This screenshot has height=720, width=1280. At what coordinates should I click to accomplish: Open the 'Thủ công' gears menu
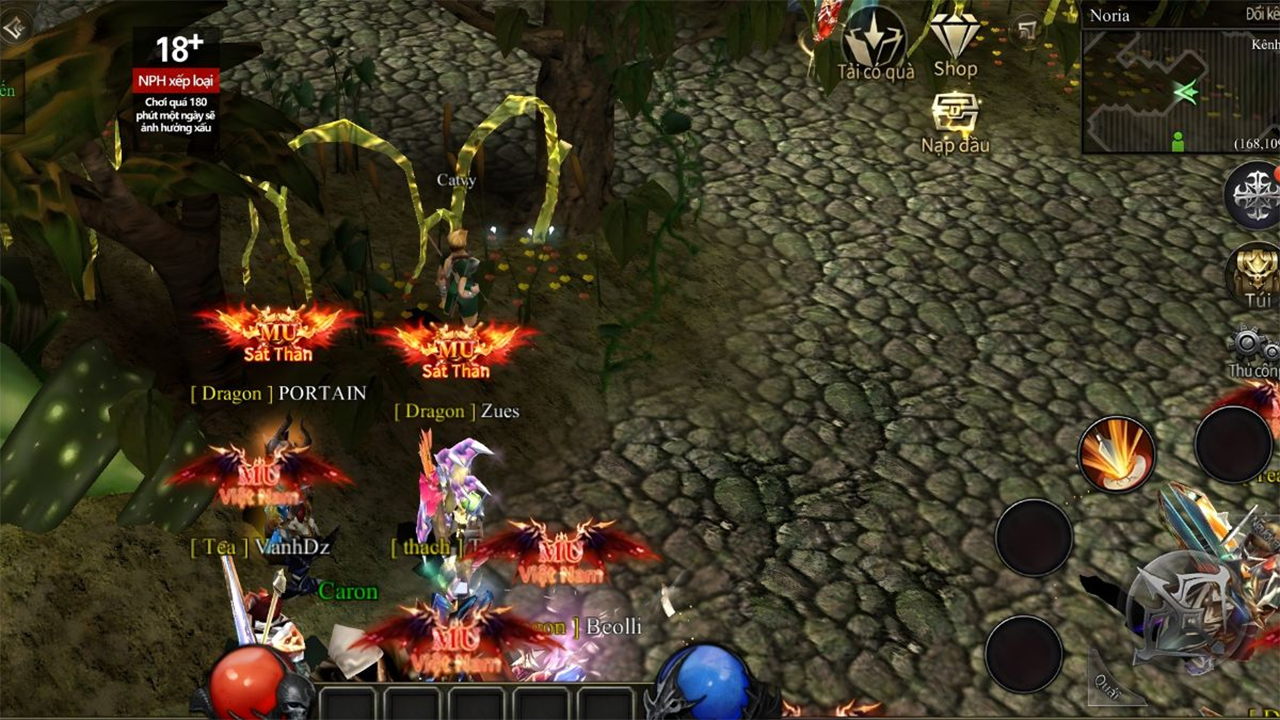click(1255, 352)
